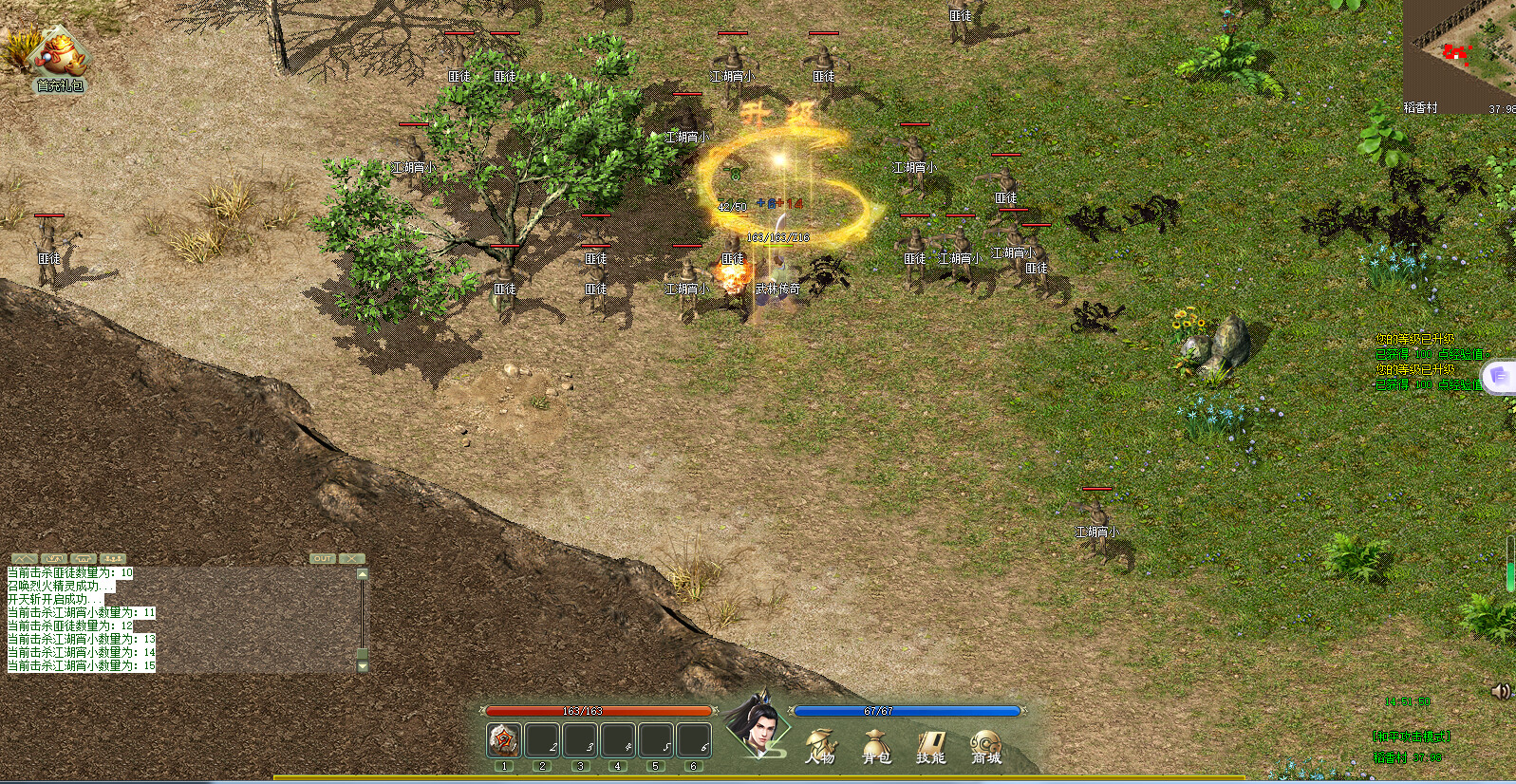Screen dimensions: 1516x784
Task: Select empty quick slot number 6
Action: pyautogui.click(x=693, y=740)
